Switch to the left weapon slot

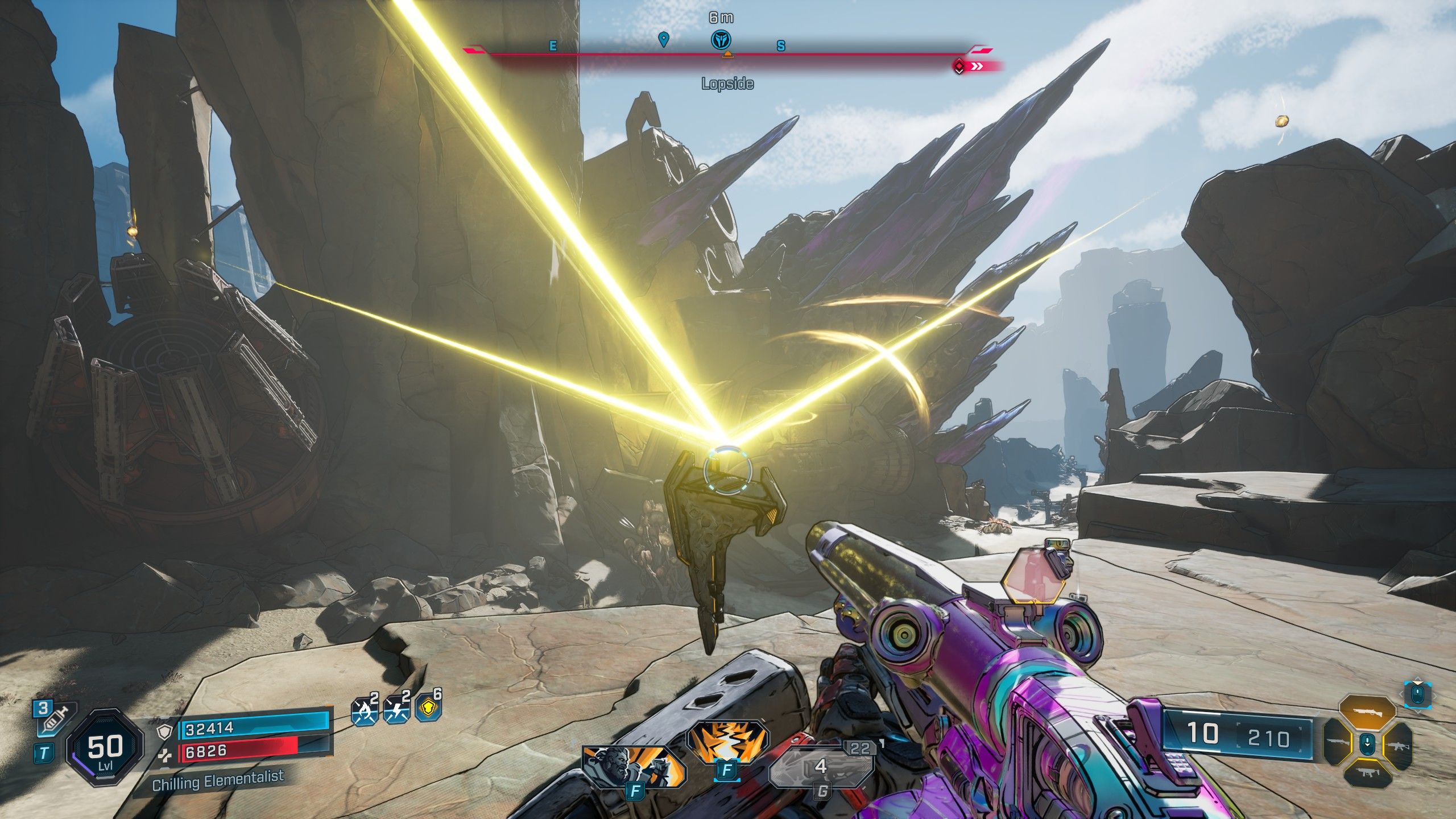pos(1340,743)
